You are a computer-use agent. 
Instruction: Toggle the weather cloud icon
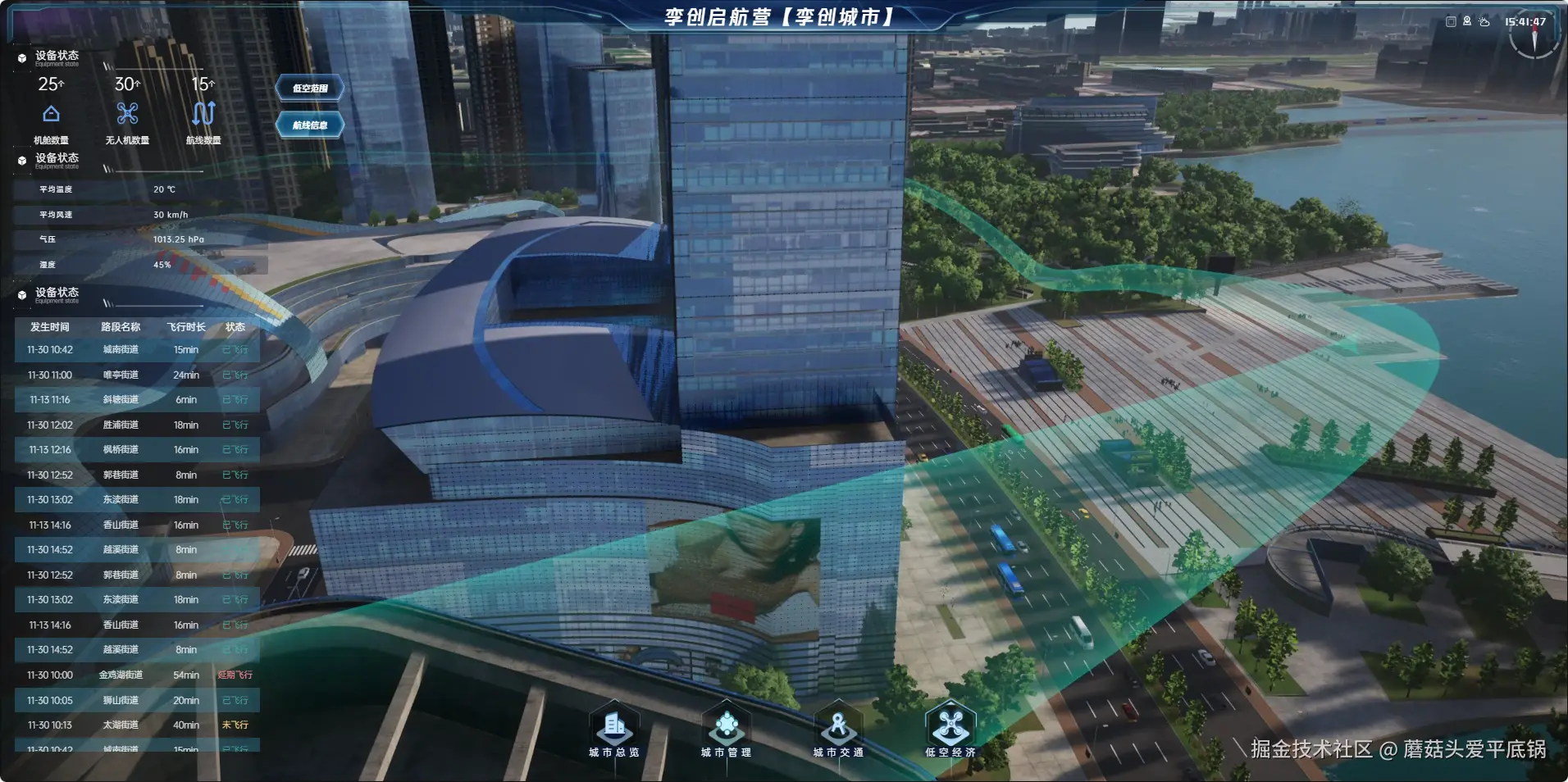coord(1484,22)
